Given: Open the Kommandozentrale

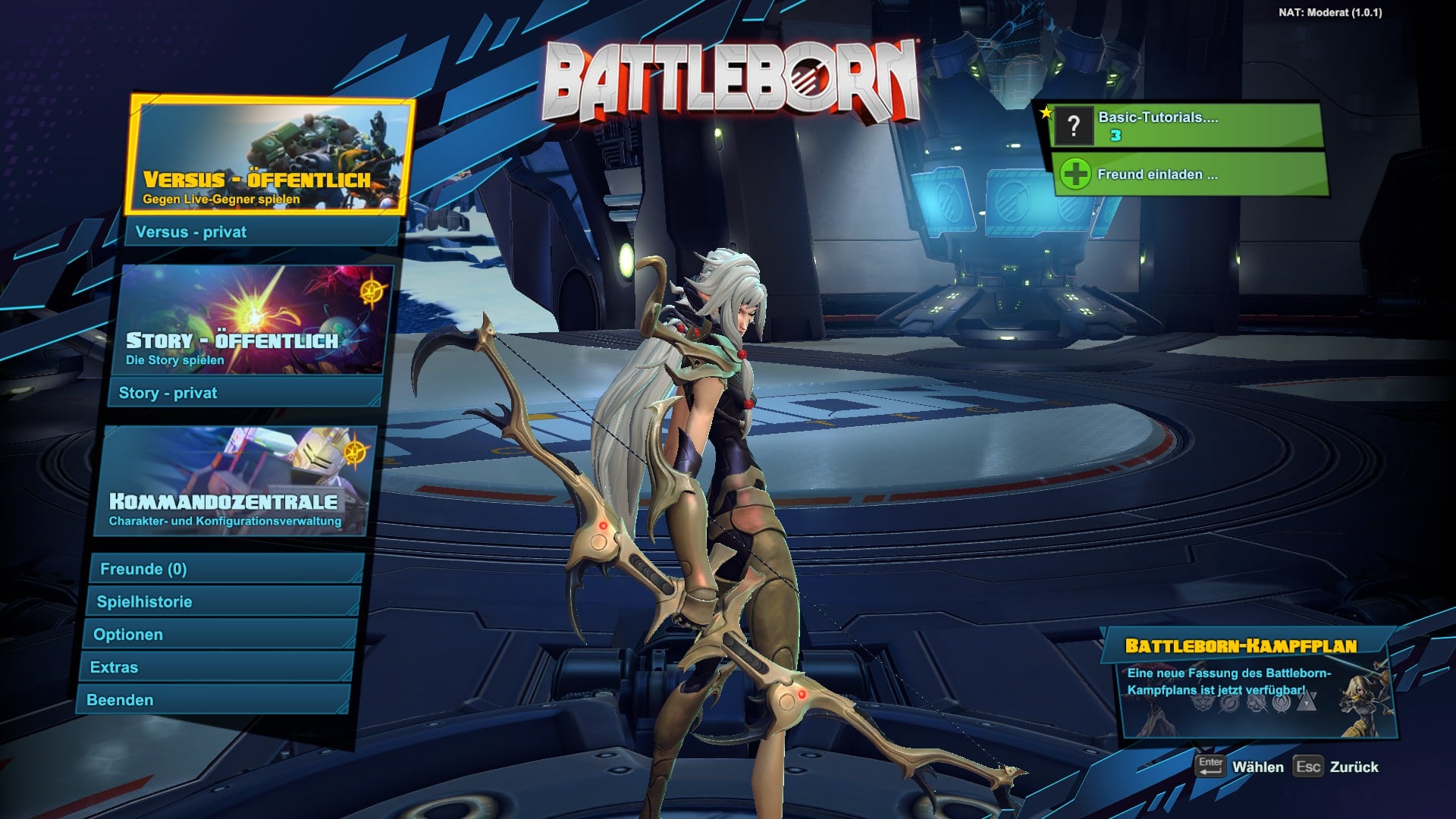Looking at the screenshot, I should click(235, 482).
